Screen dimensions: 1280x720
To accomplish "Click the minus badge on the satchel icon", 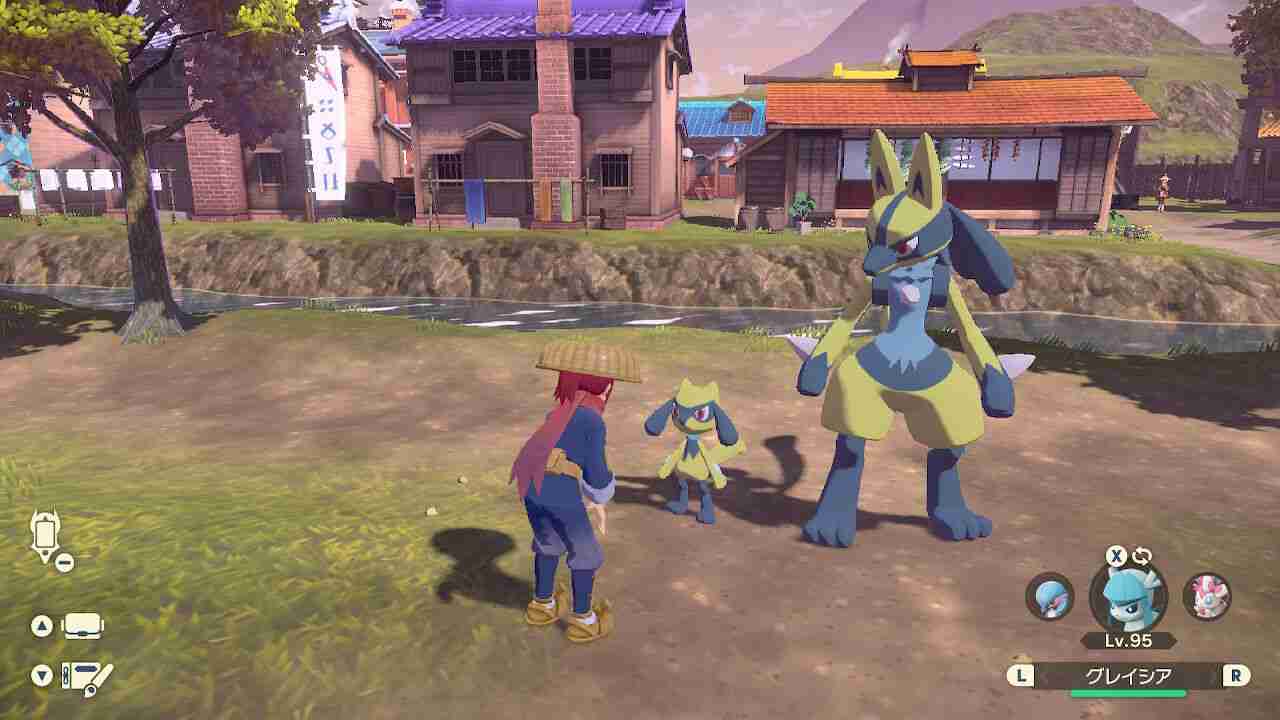I will 65,562.
